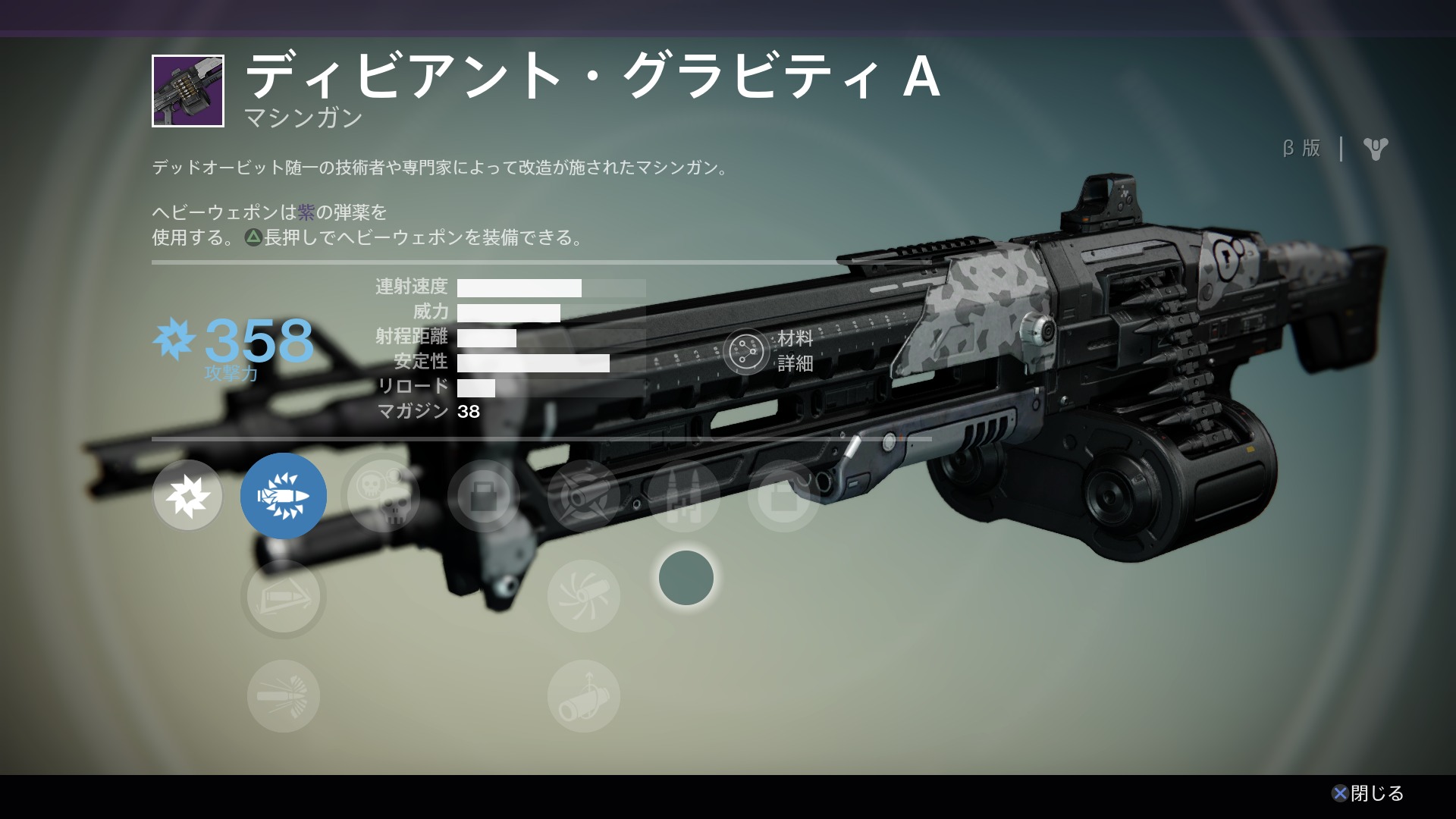This screenshot has height=819, width=1456.
Task: Open the 材料 詳細 materials details node
Action: tap(746, 351)
